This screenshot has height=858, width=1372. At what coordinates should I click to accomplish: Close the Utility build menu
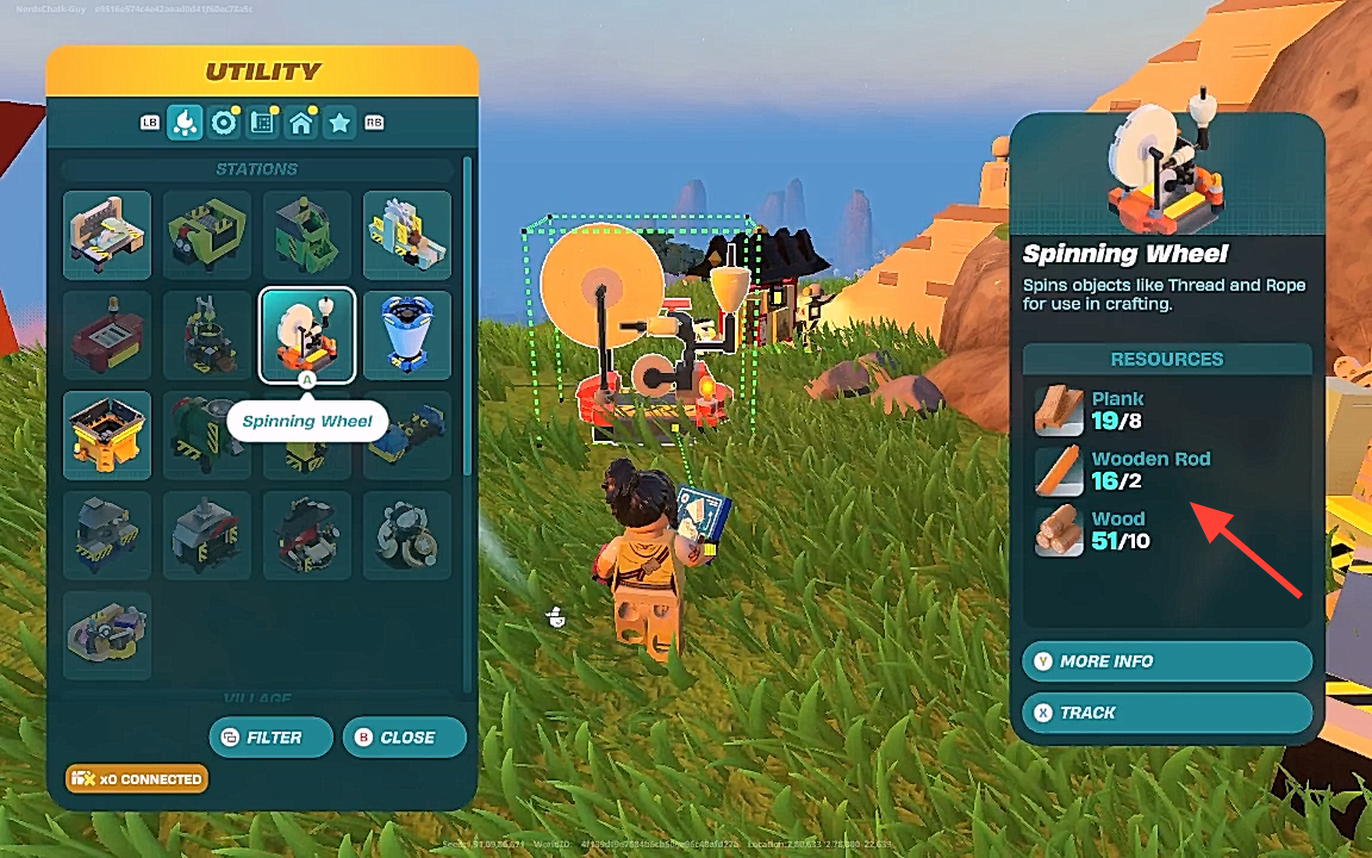point(404,738)
